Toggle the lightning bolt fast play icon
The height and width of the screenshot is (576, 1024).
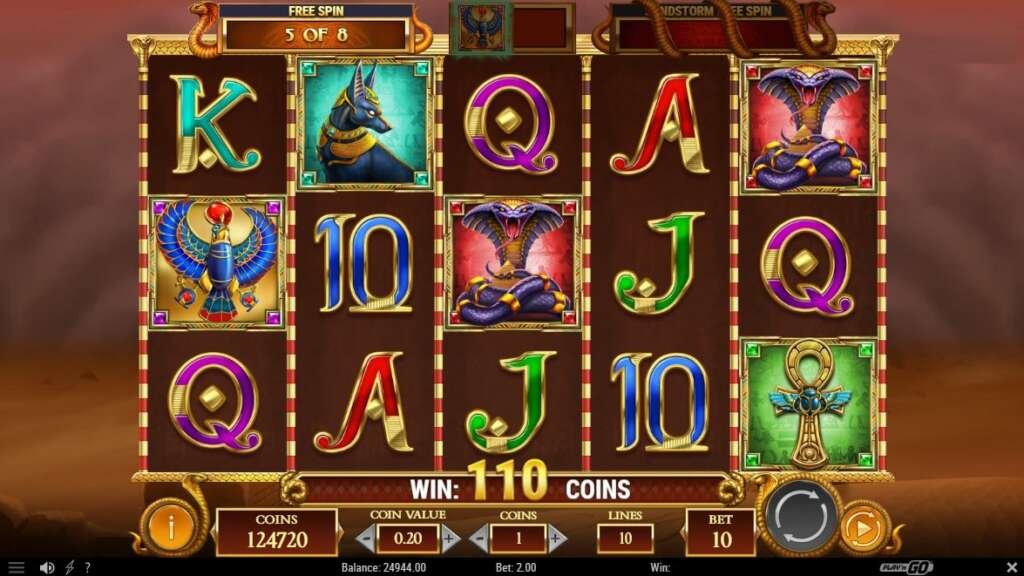pyautogui.click(x=69, y=567)
